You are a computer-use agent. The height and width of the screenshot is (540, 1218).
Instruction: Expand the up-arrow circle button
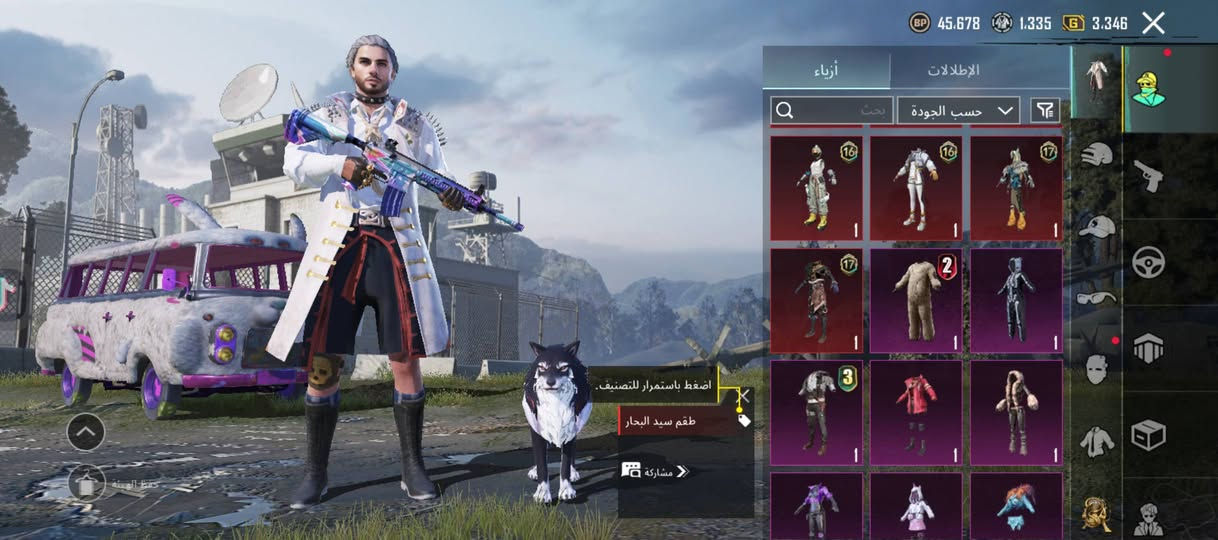click(x=86, y=432)
